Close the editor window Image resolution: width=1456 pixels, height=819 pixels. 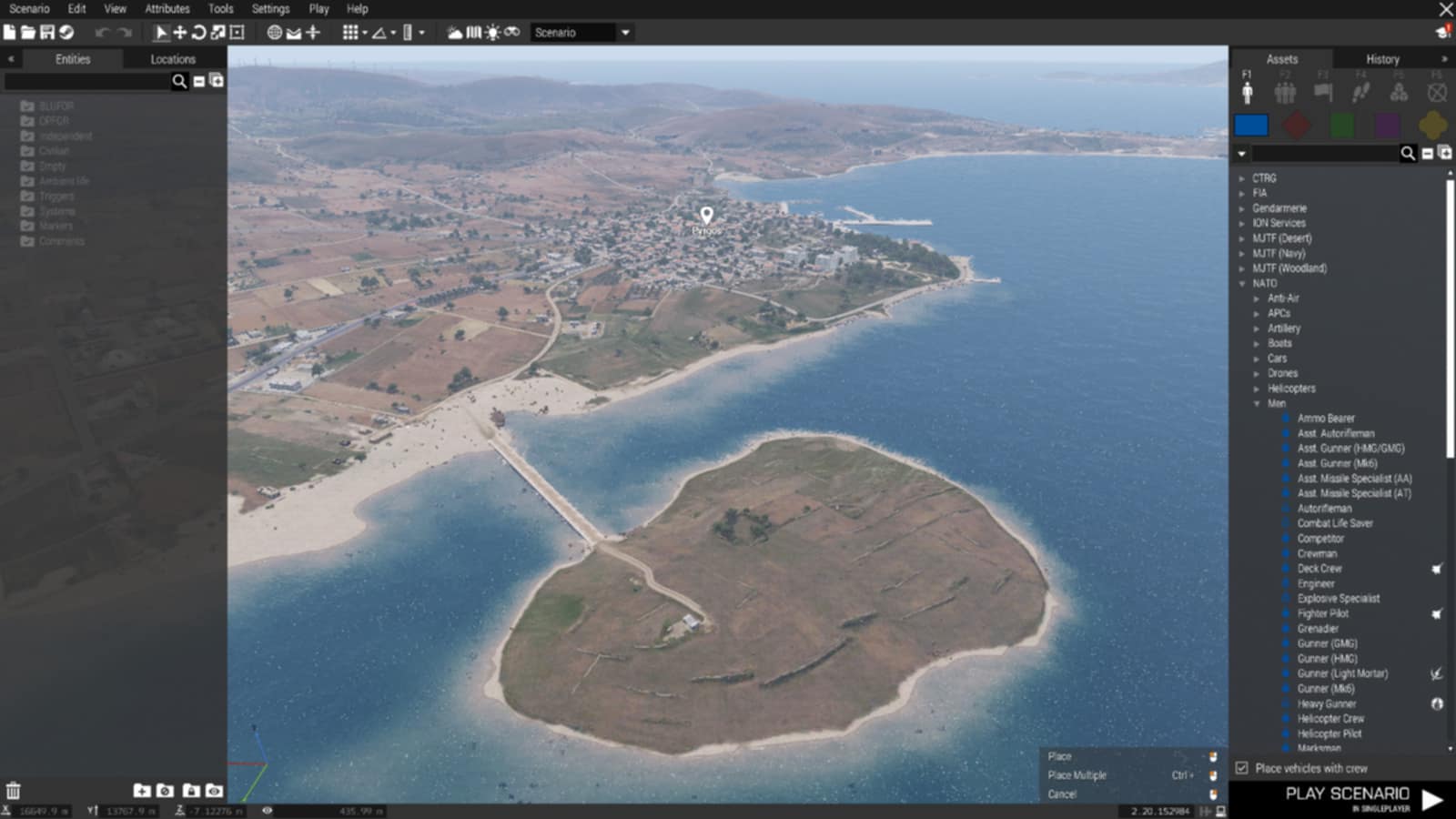[x=1445, y=9]
